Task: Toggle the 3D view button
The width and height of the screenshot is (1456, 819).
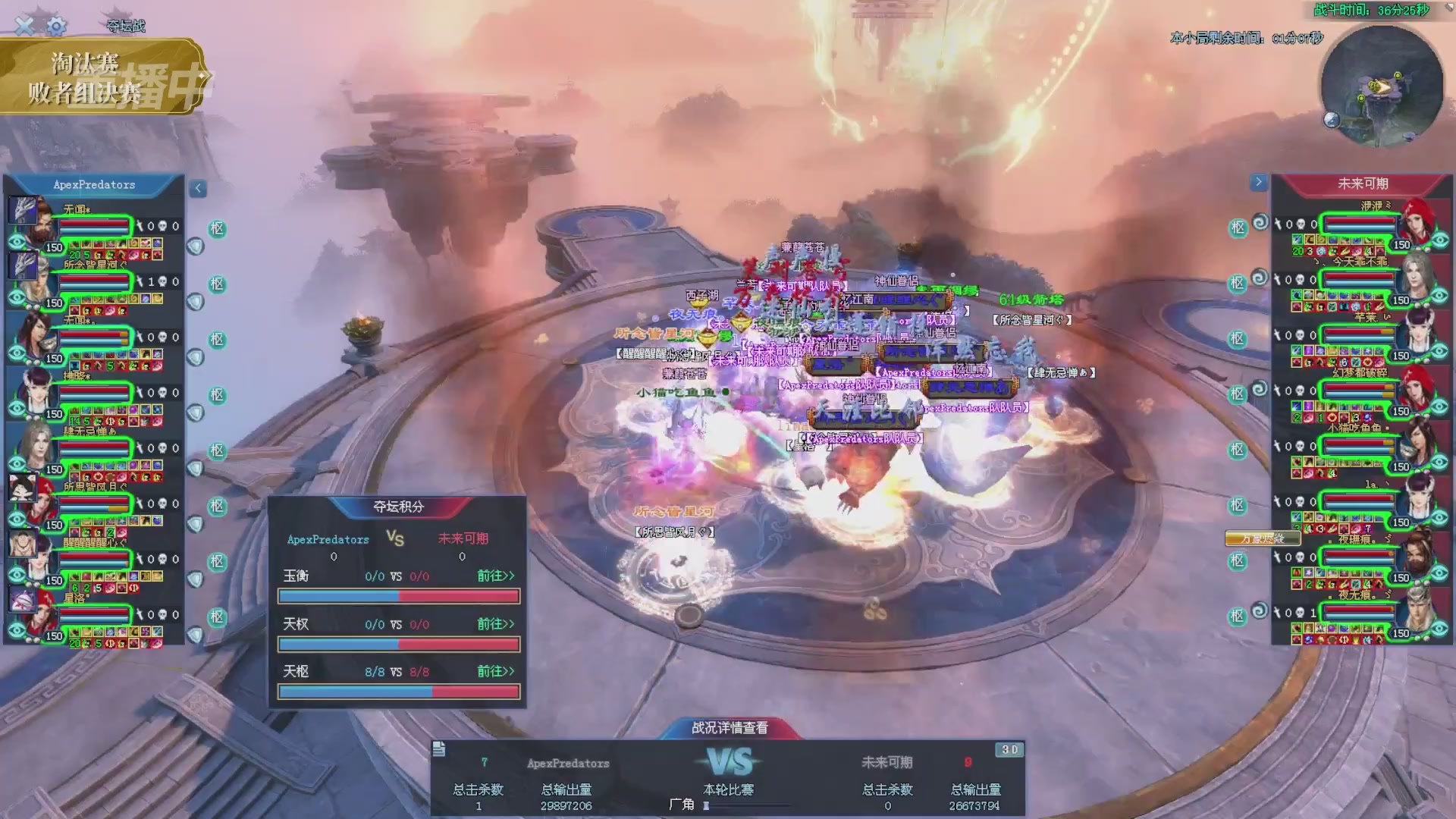Action: [1009, 750]
